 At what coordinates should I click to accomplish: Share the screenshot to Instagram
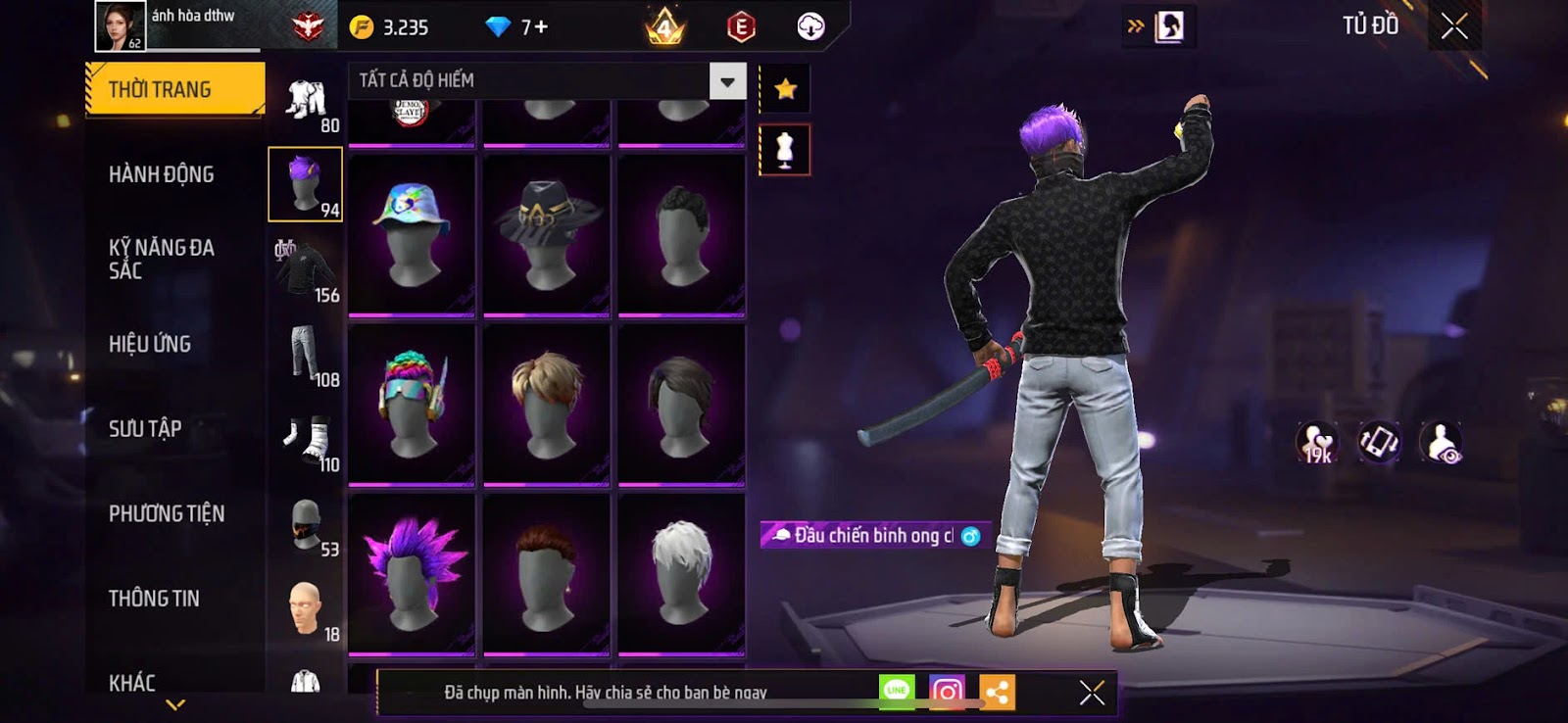(947, 692)
